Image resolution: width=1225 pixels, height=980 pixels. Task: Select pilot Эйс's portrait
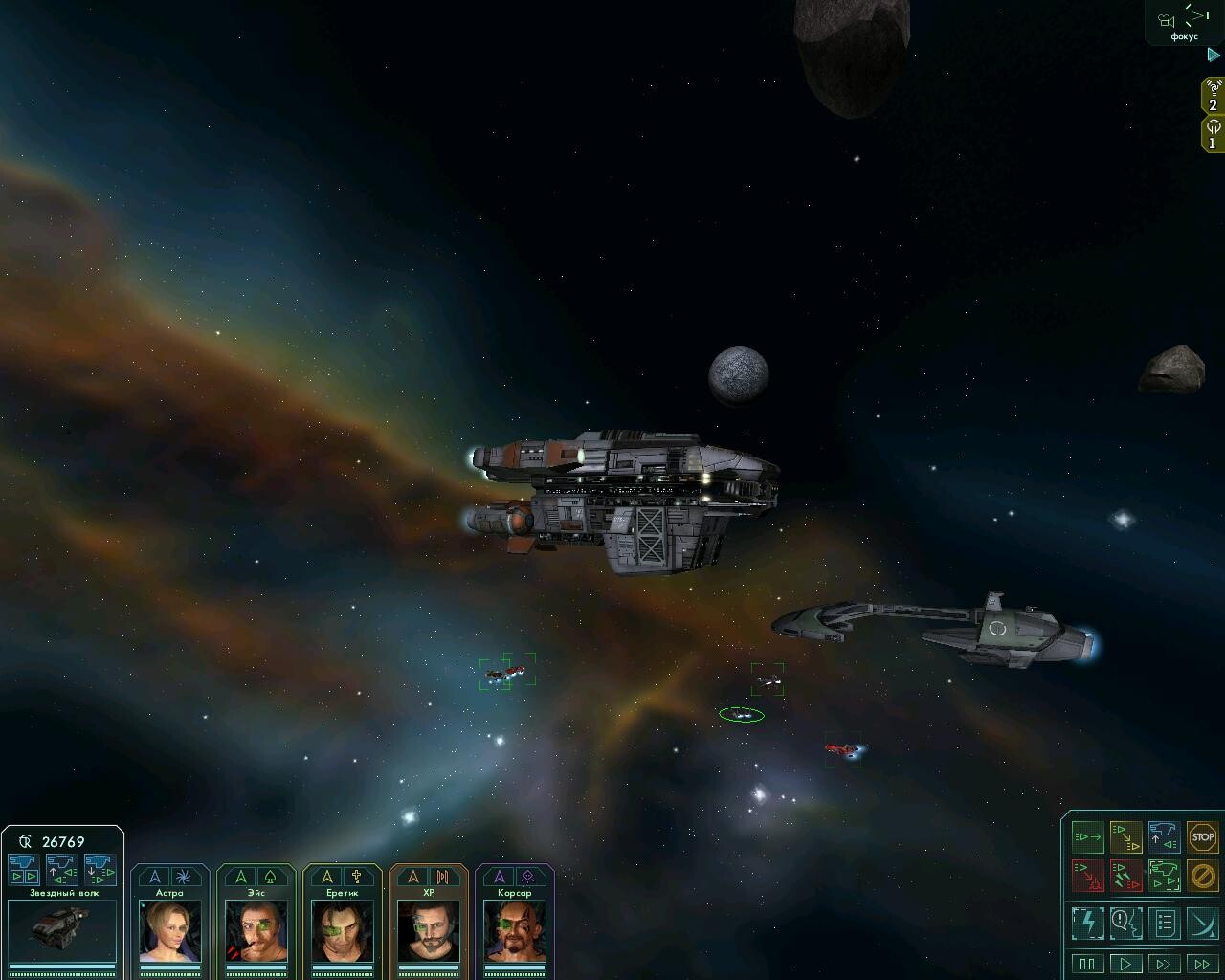(256, 929)
